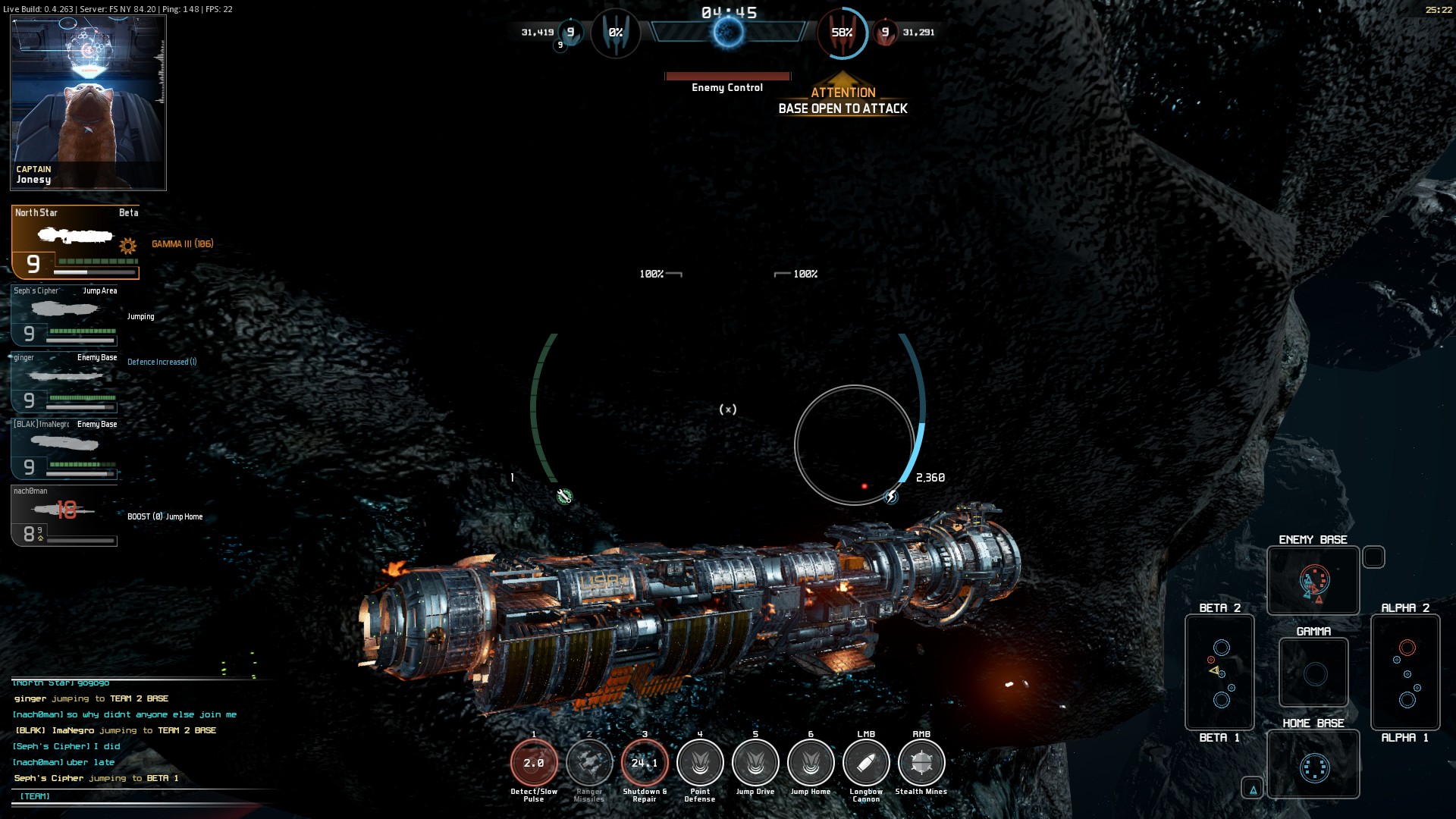Activate the Point Defense ability
The height and width of the screenshot is (819, 1456).
[700, 763]
